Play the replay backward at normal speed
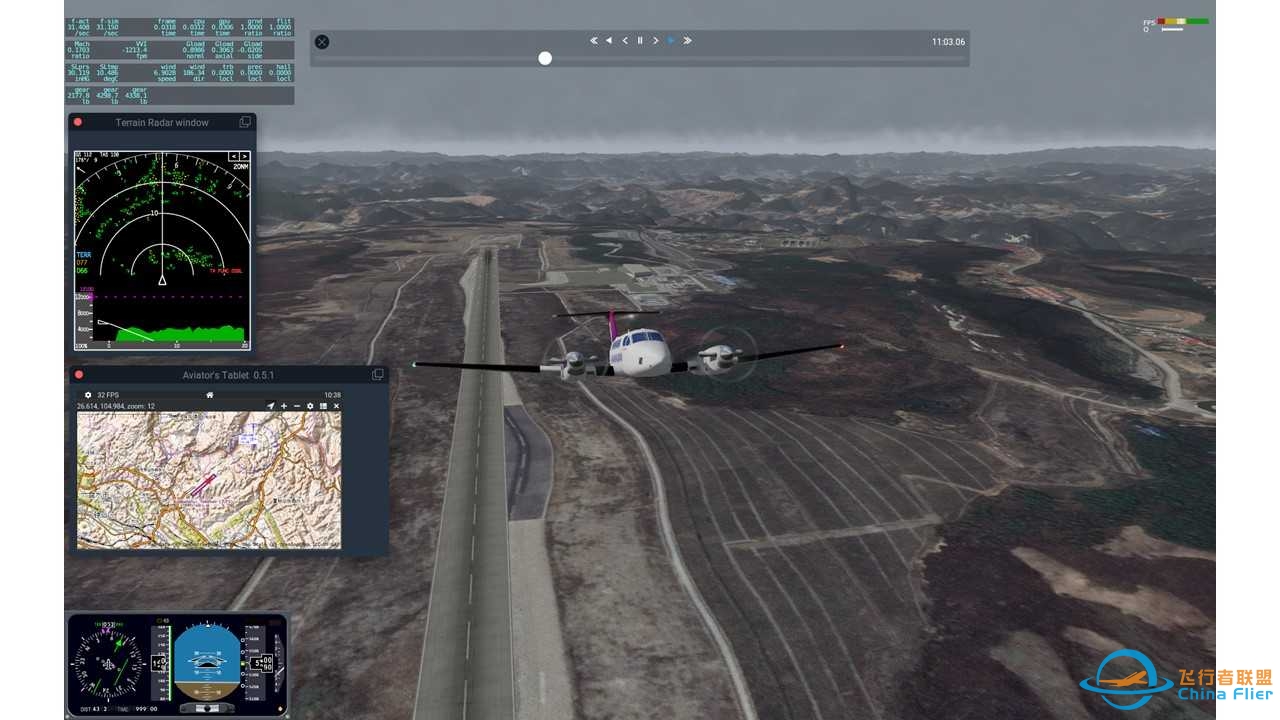Screen dimensions: 1280x720 pos(609,41)
